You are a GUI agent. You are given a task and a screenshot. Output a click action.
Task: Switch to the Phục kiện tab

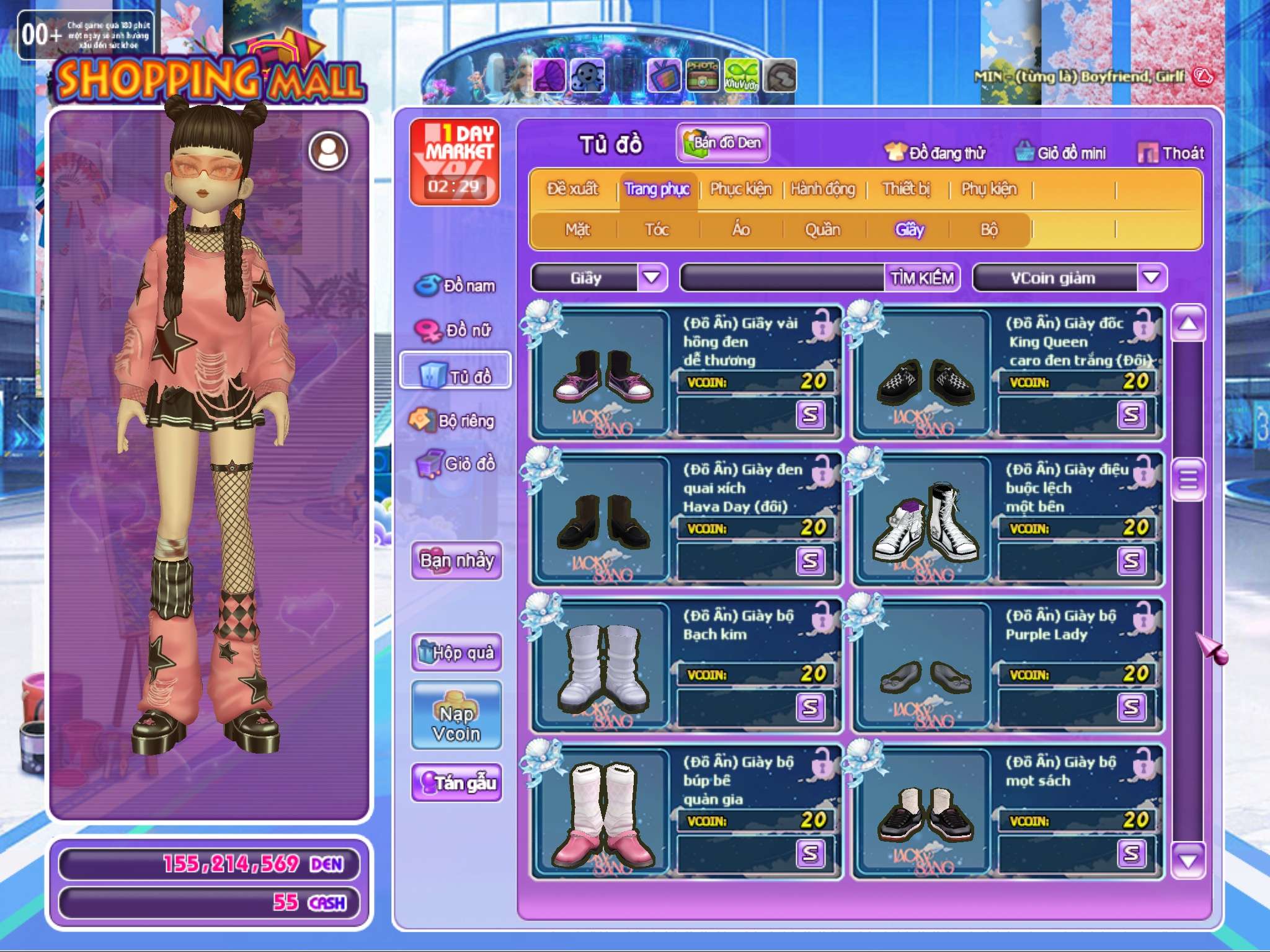(740, 188)
